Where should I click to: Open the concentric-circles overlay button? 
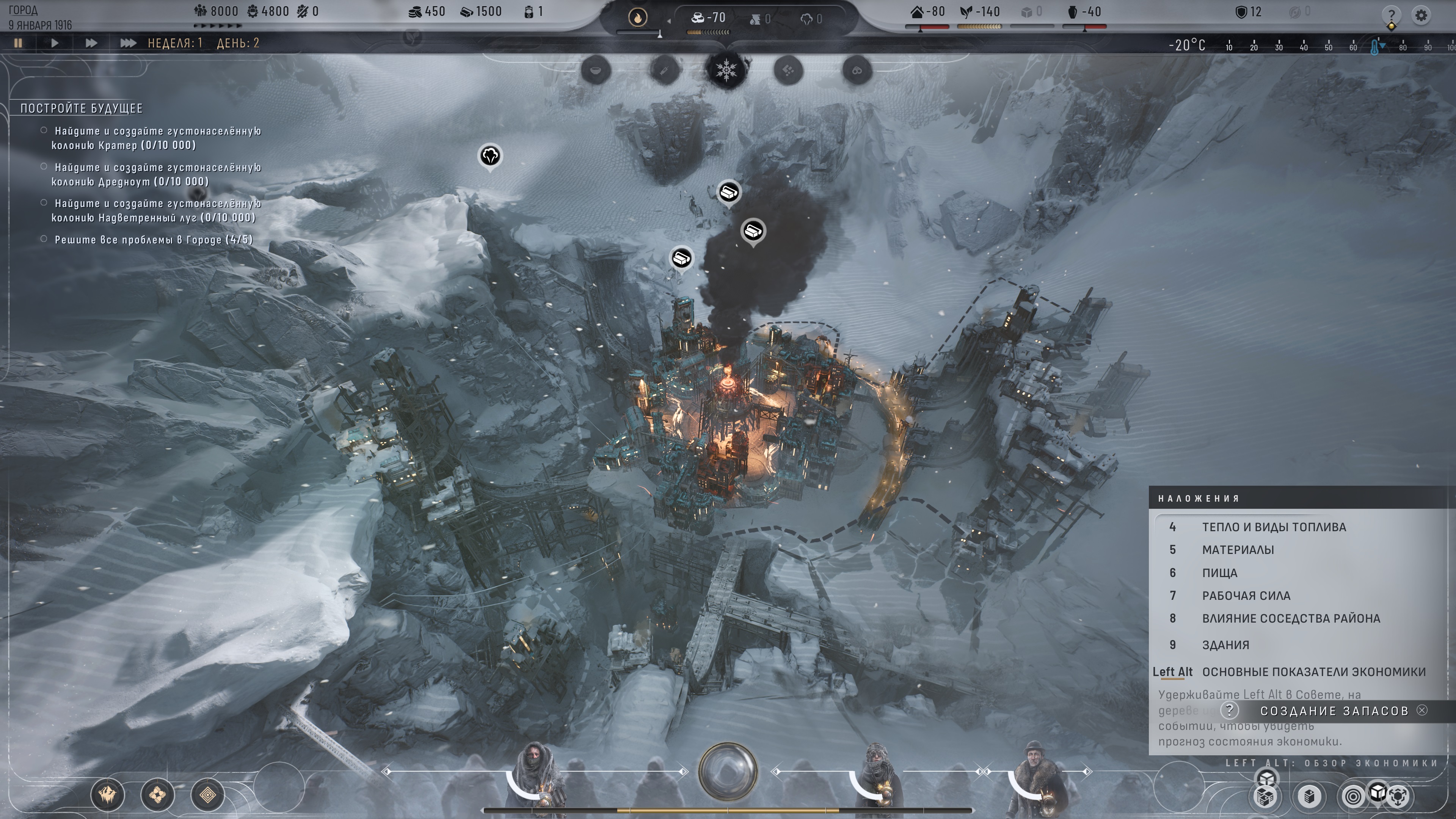[x=1353, y=796]
